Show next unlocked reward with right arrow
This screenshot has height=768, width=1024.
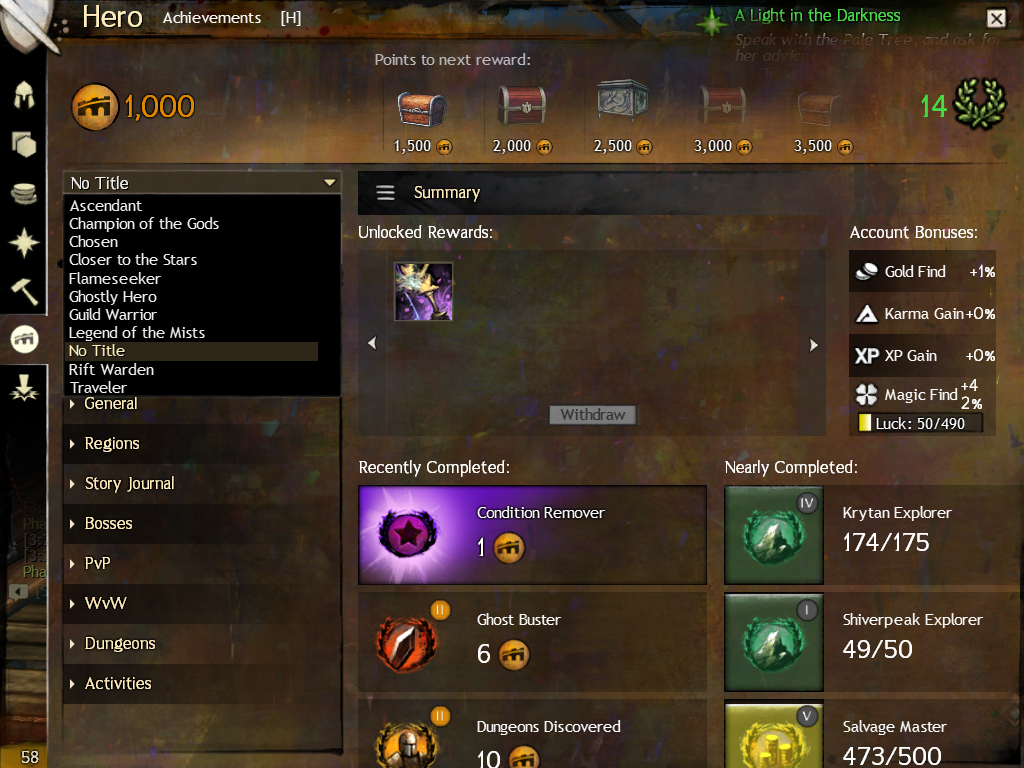click(814, 344)
